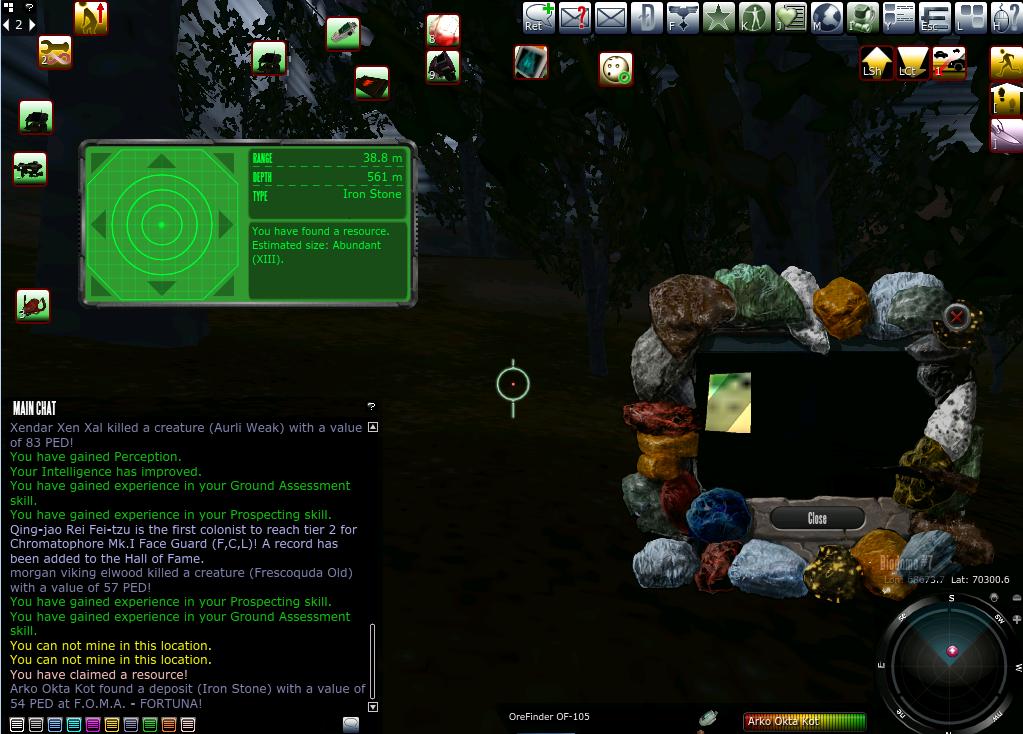Switch to the next action bar page
Image resolution: width=1023 pixels, height=734 pixels.
pos(31,25)
